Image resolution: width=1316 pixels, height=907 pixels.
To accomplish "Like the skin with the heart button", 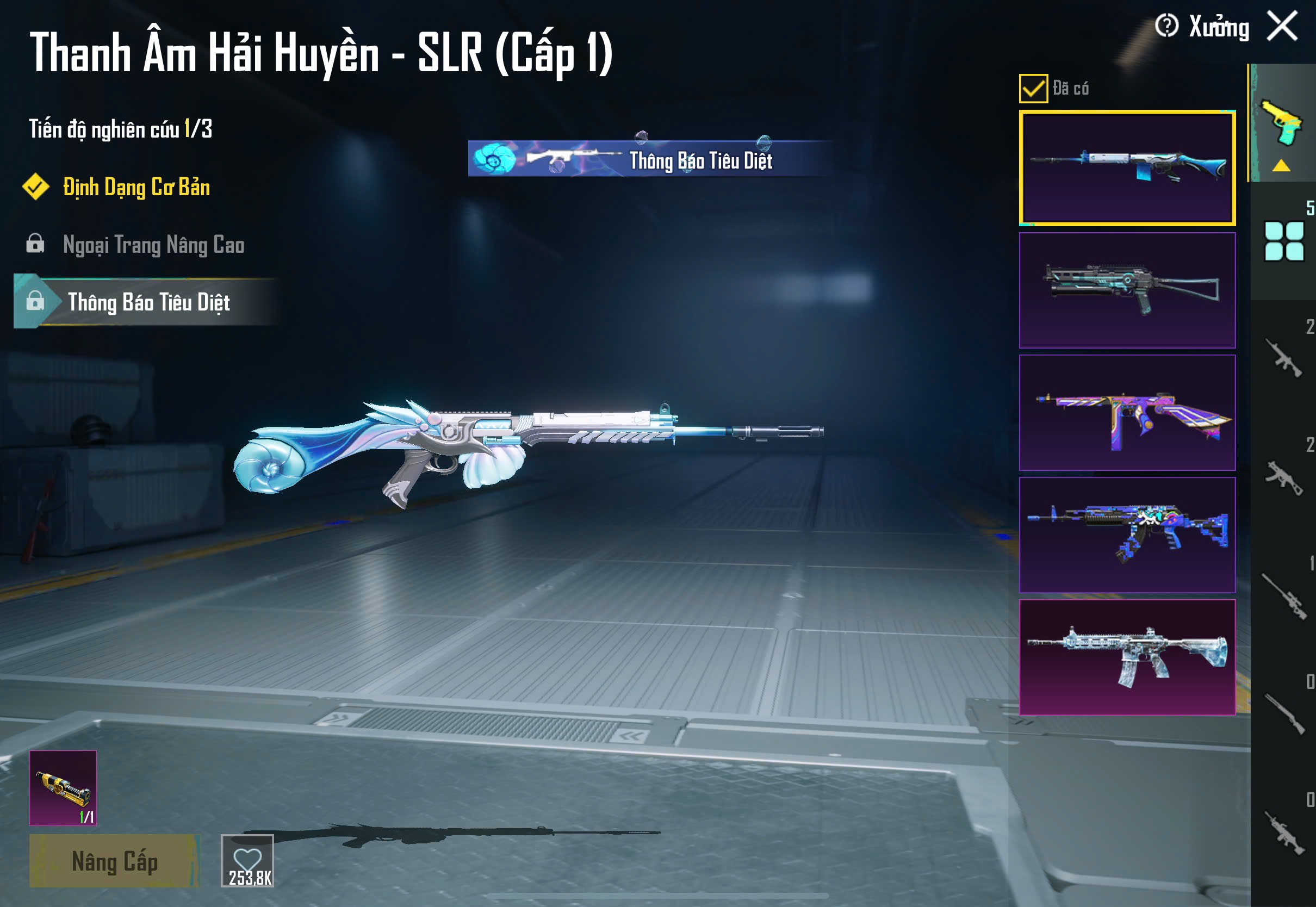I will [248, 860].
